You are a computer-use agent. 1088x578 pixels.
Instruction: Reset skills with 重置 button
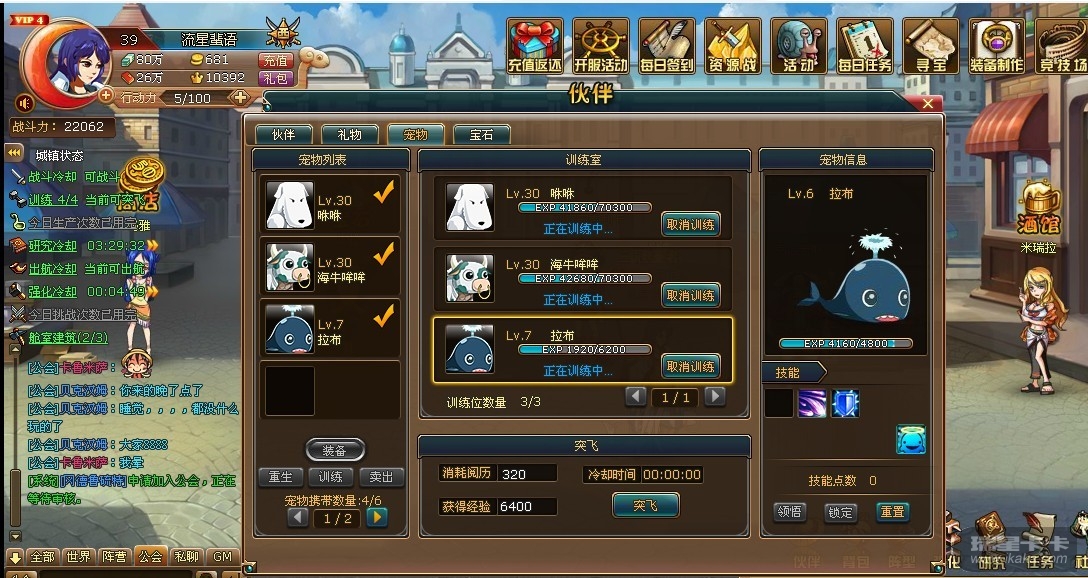[891, 512]
